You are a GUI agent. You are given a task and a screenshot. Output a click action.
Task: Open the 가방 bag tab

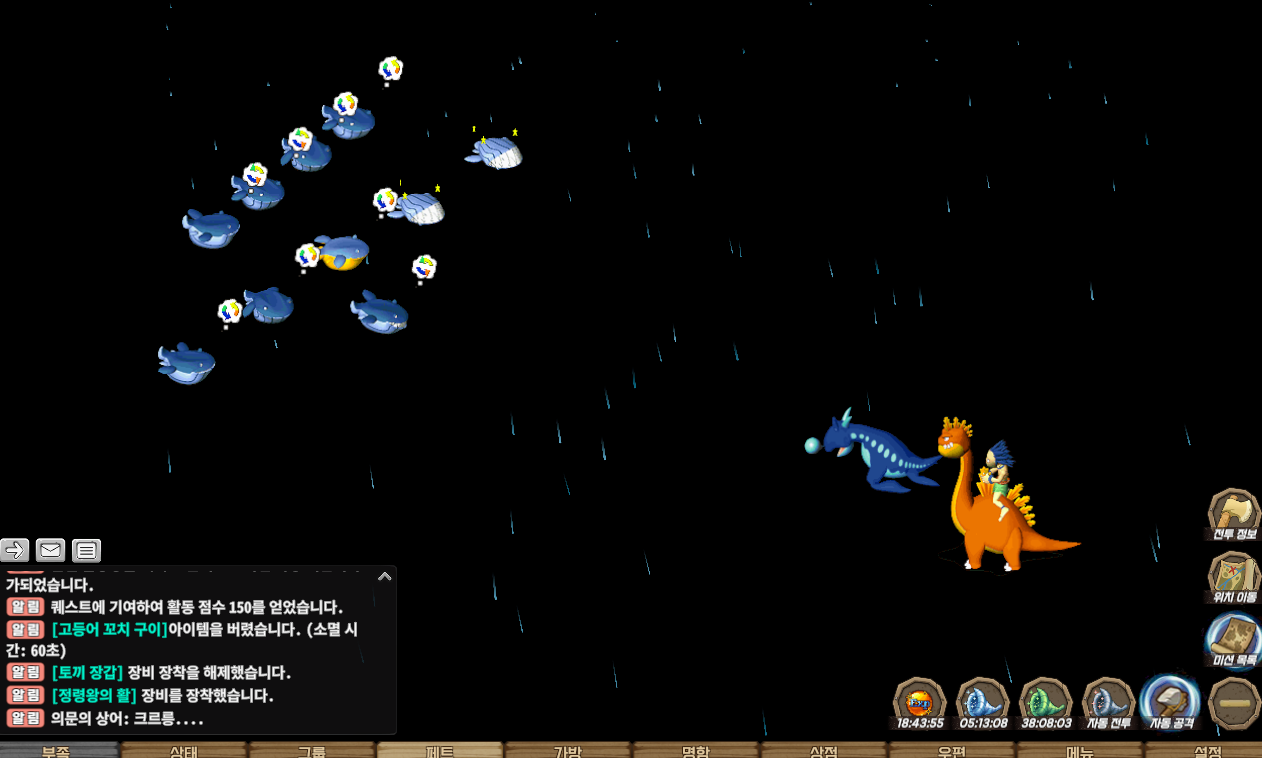[x=568, y=750]
